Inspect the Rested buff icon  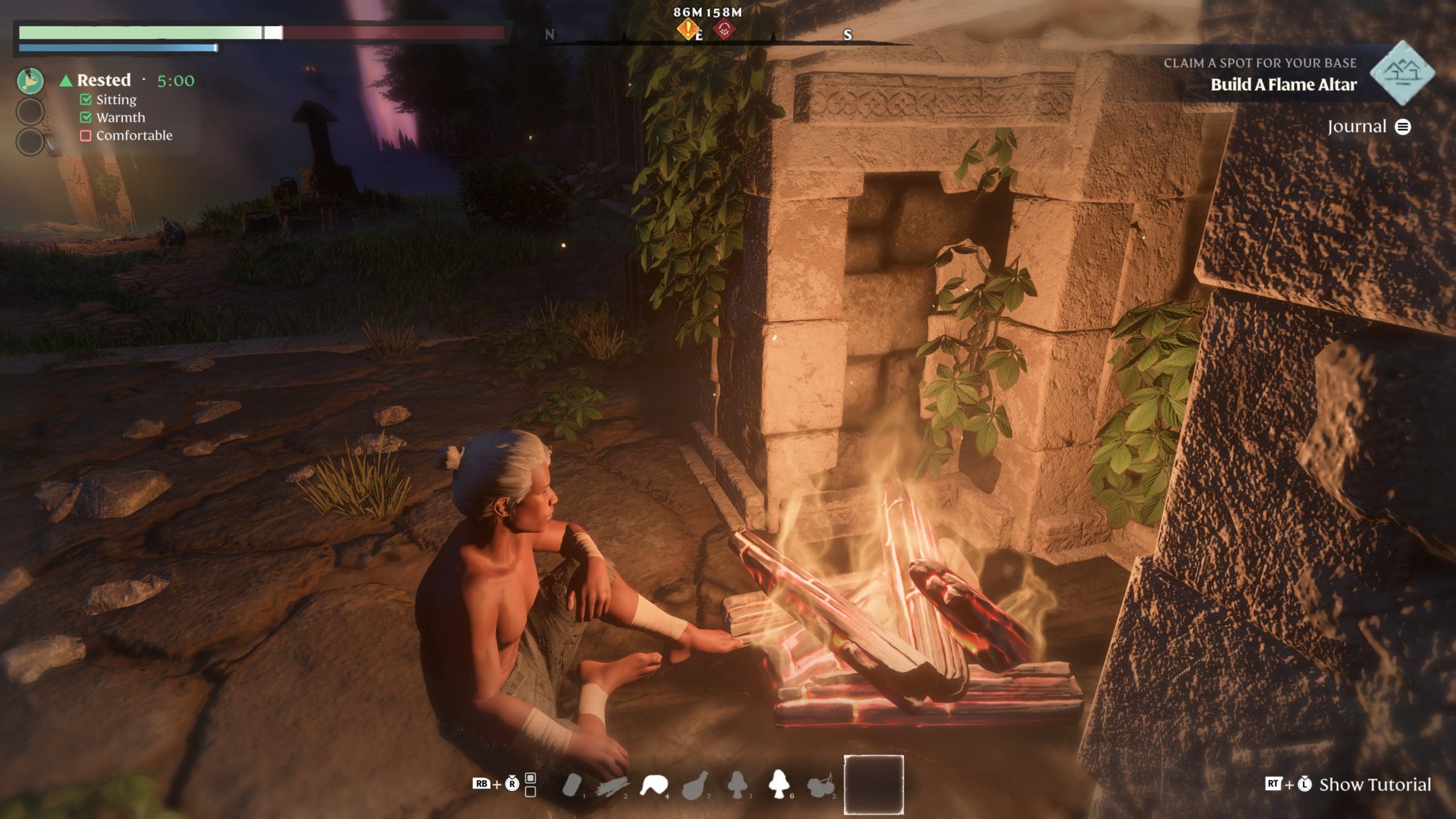coord(30,81)
